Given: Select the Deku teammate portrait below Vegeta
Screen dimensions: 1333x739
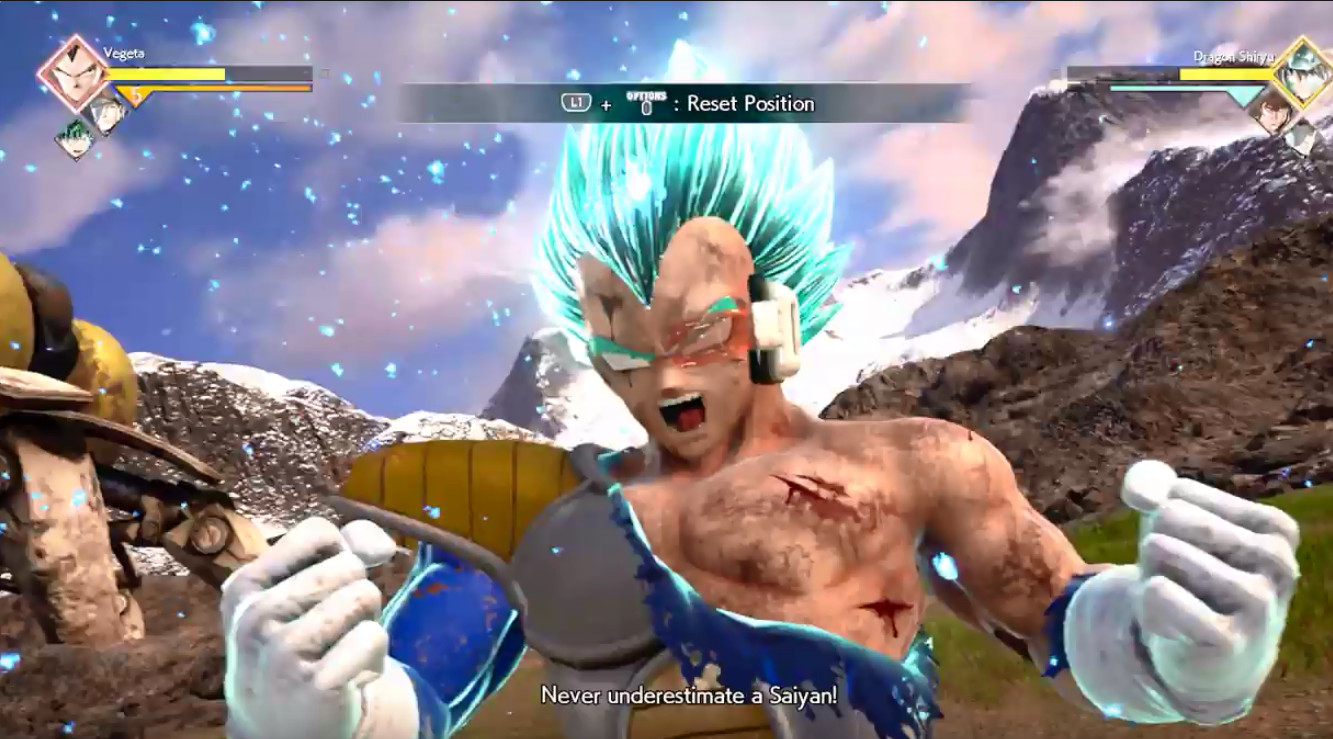Looking at the screenshot, I should click(x=77, y=132).
